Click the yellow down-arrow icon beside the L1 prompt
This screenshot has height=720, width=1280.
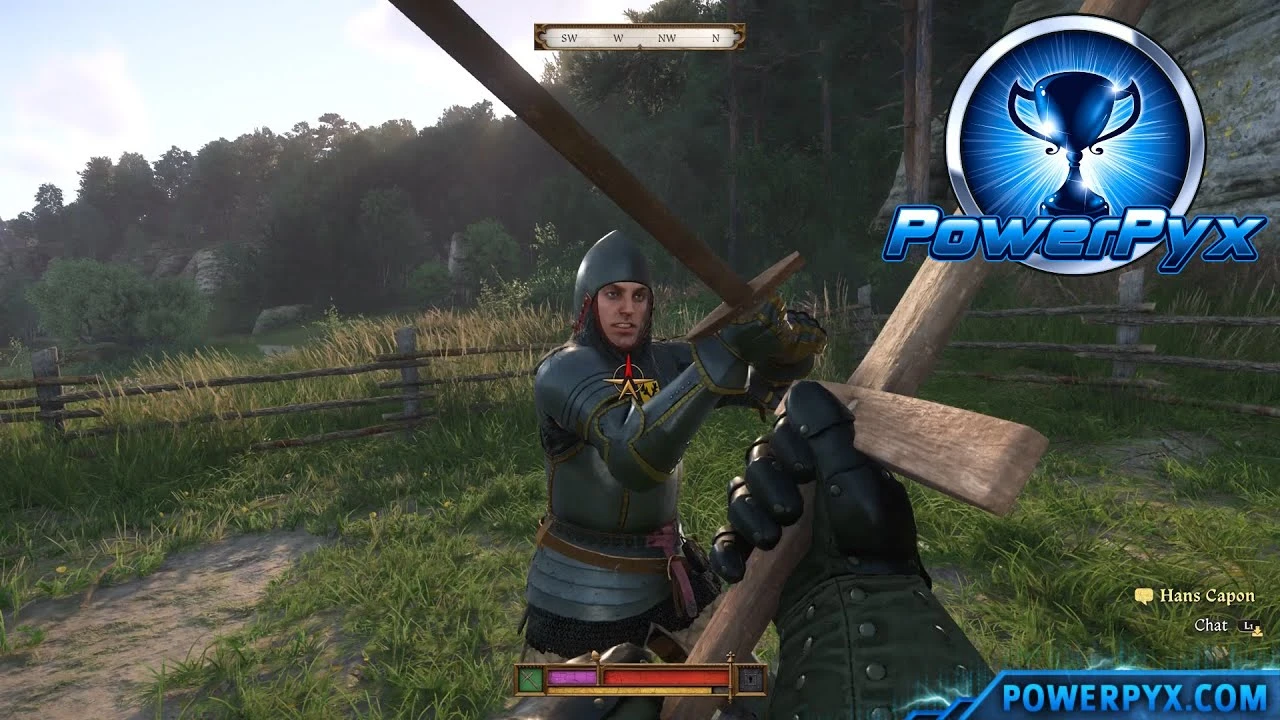[1258, 632]
